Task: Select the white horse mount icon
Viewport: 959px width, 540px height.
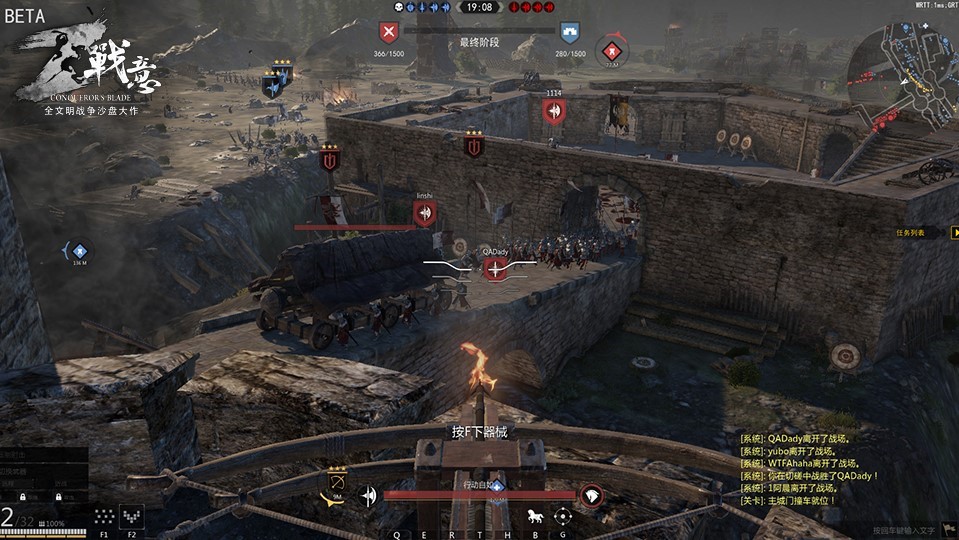Action: coord(534,516)
